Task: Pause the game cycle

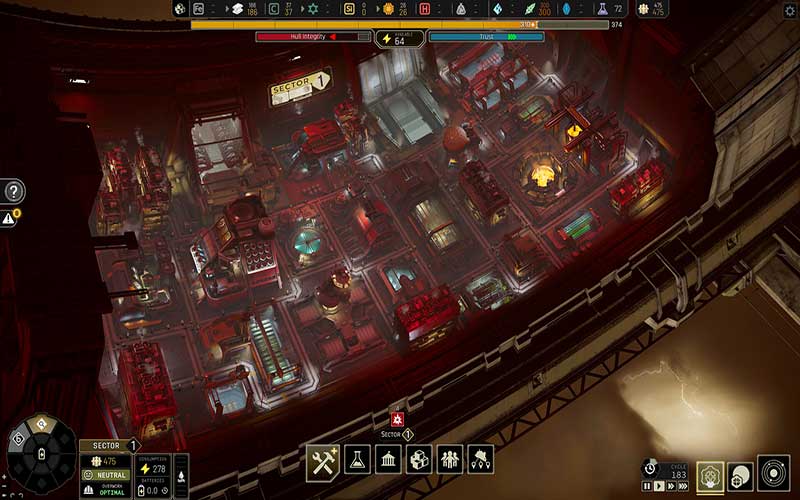Action: click(646, 487)
